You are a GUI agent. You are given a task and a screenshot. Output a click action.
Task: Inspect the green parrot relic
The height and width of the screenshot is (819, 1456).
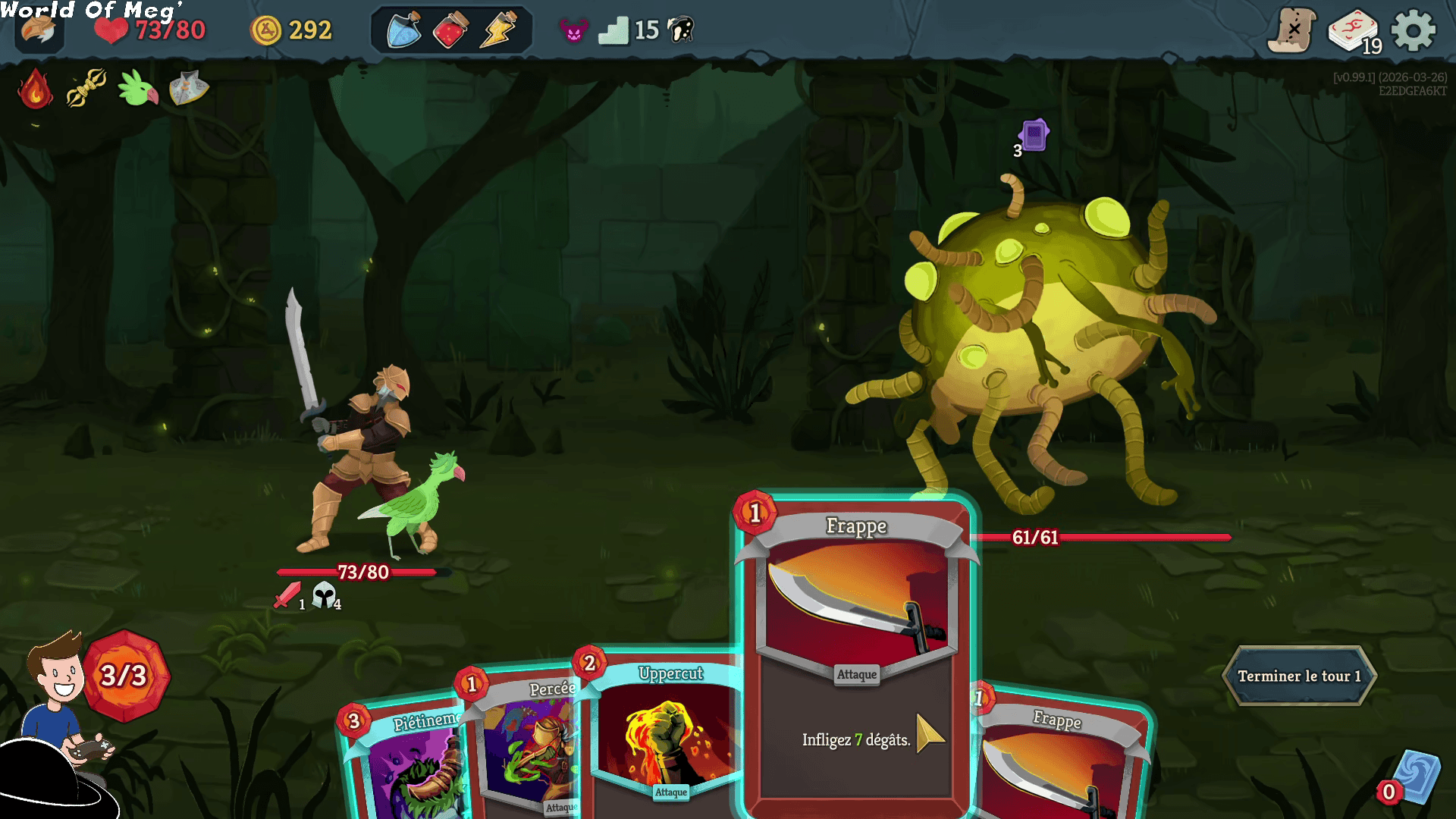tap(137, 89)
